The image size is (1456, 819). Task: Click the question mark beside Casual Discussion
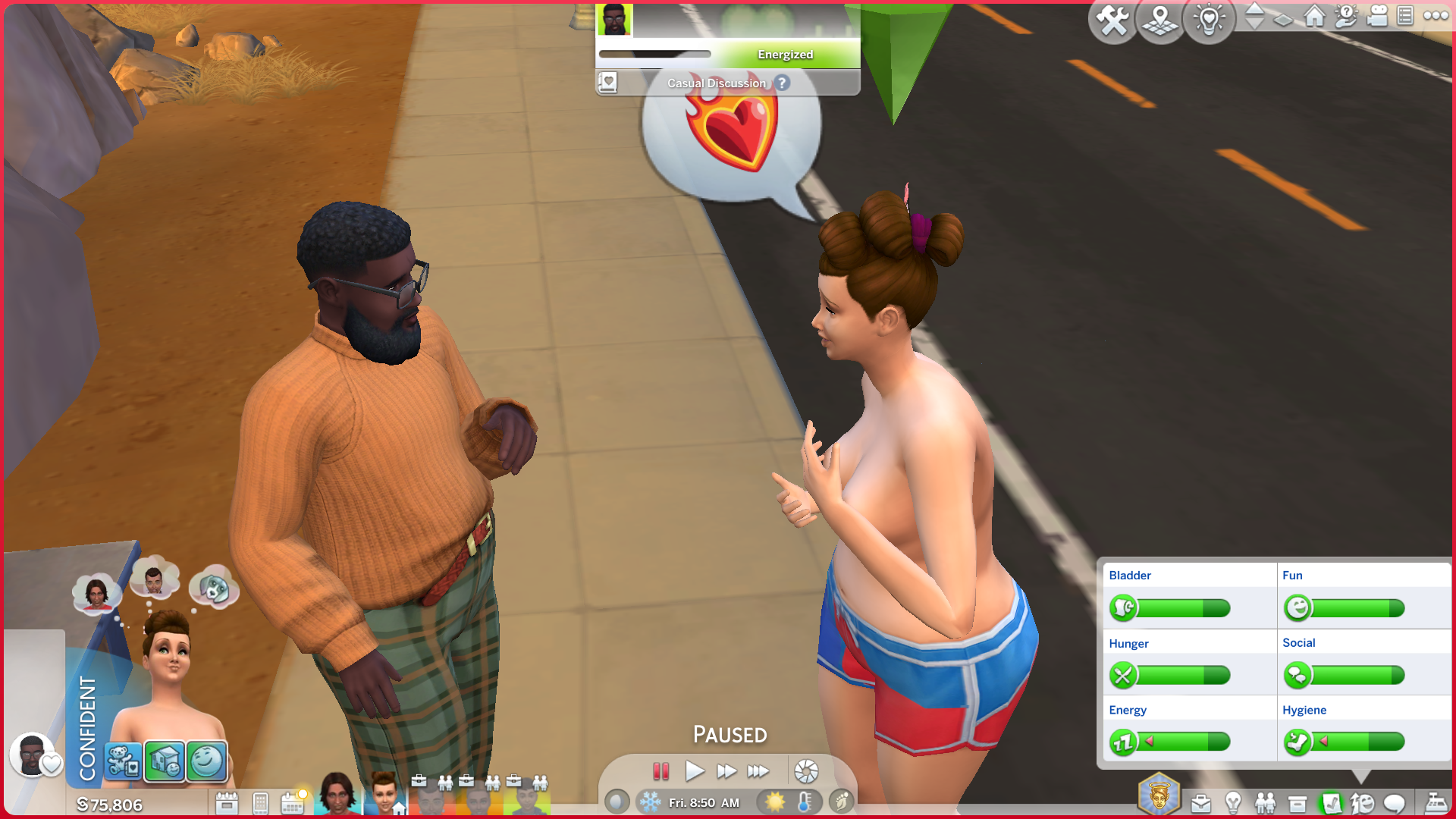point(782,83)
